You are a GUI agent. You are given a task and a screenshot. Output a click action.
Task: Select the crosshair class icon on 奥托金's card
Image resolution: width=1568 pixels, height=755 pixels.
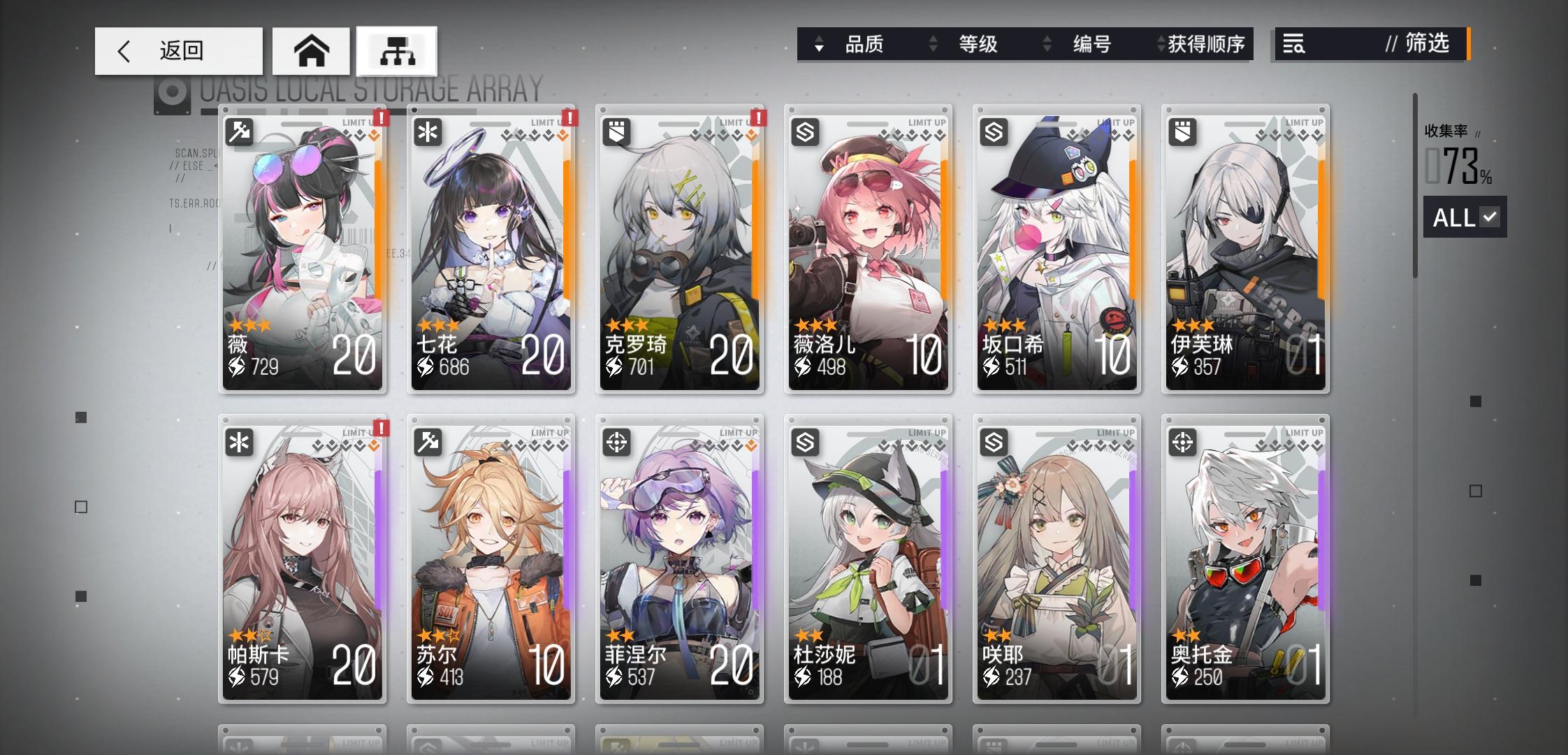coord(1183,442)
